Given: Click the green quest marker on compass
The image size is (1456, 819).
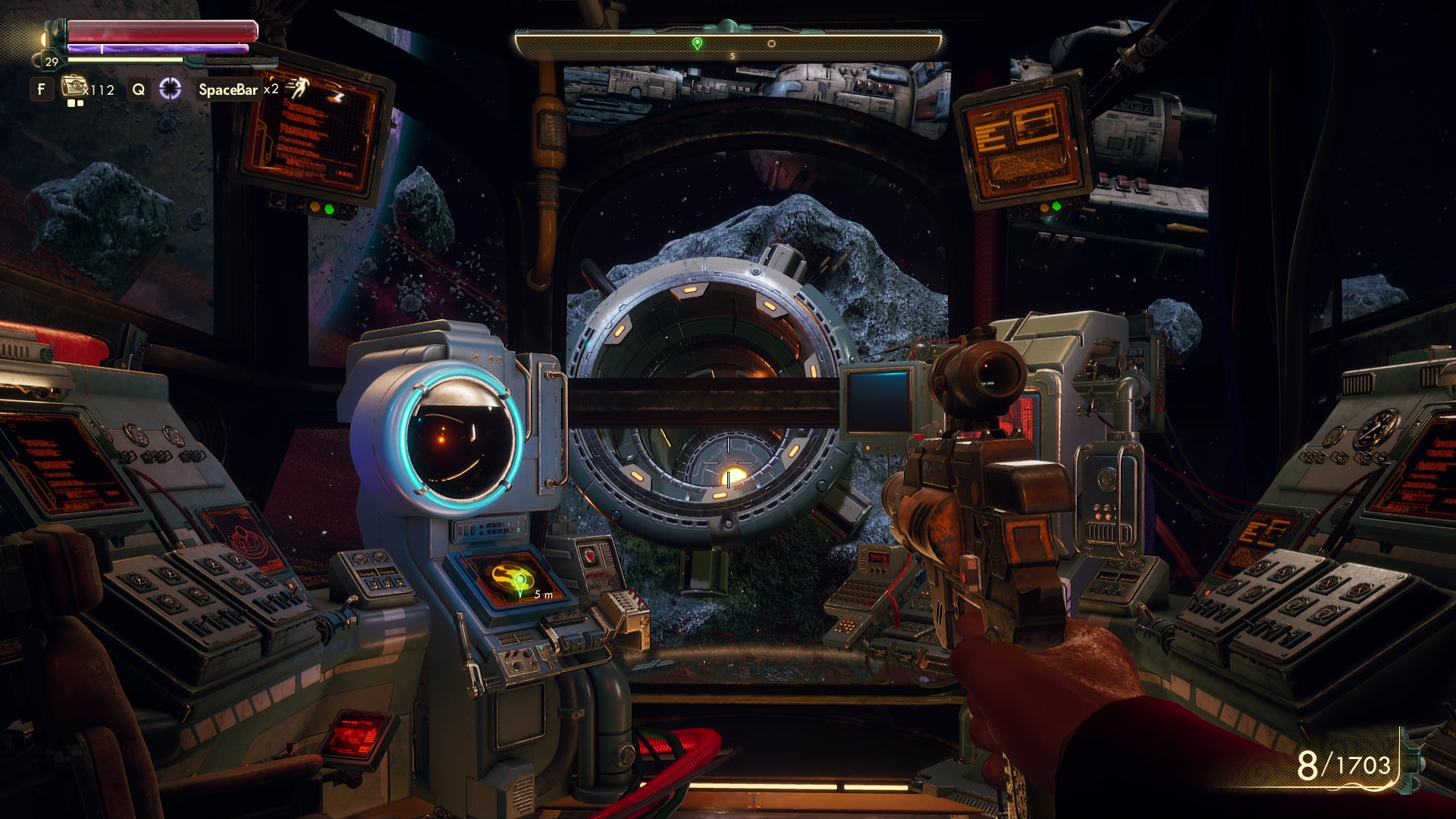Looking at the screenshot, I should (x=697, y=44).
